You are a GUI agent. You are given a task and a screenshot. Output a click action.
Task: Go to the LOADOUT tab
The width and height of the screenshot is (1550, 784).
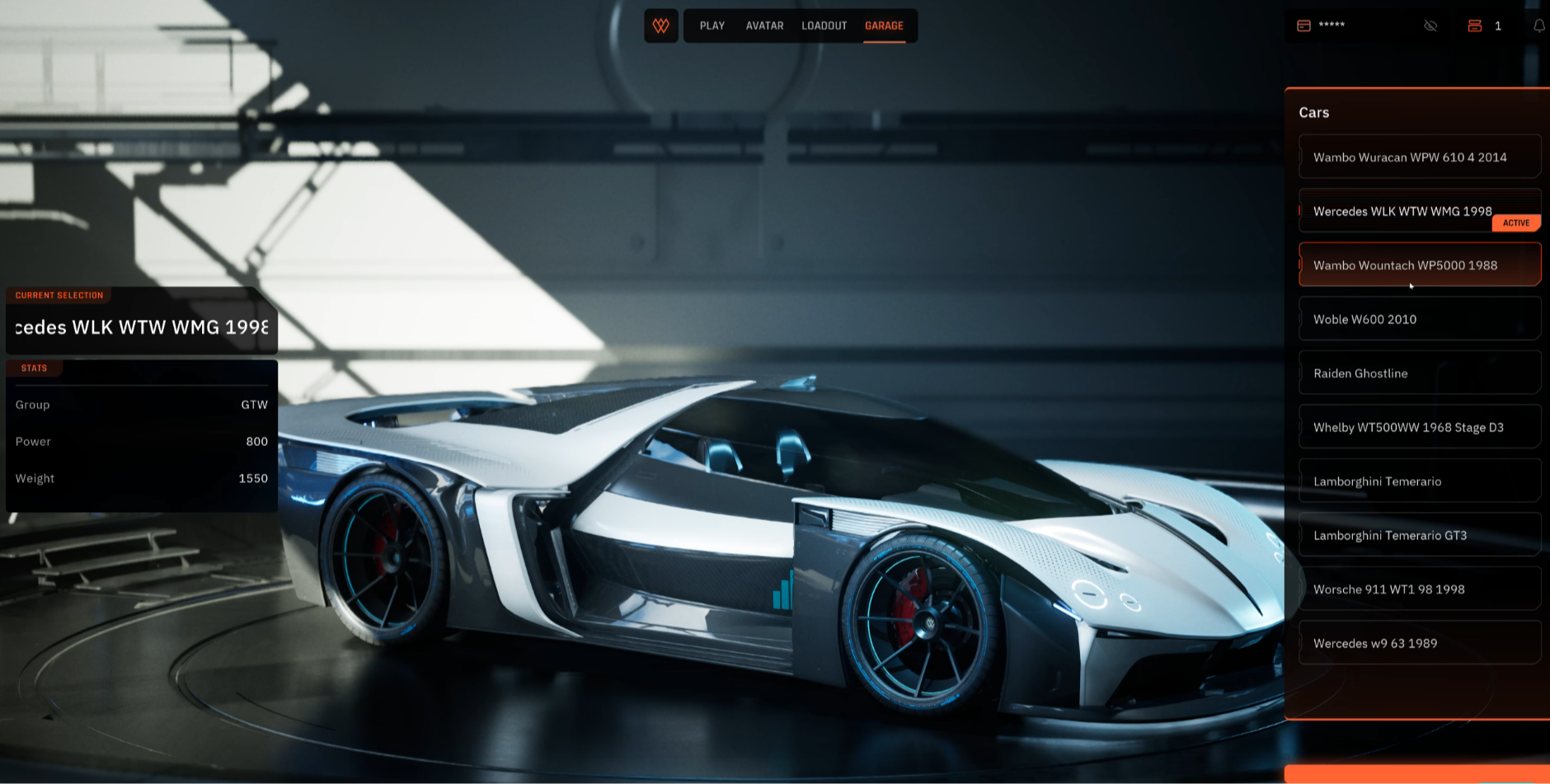pyautogui.click(x=824, y=26)
